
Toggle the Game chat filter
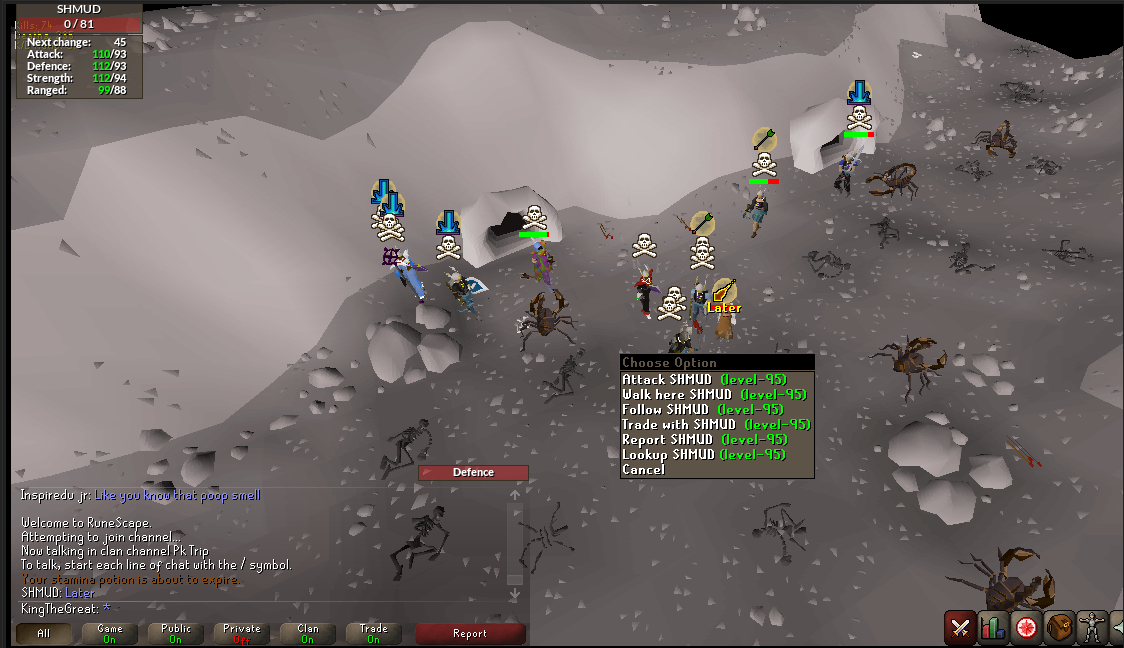(x=110, y=633)
